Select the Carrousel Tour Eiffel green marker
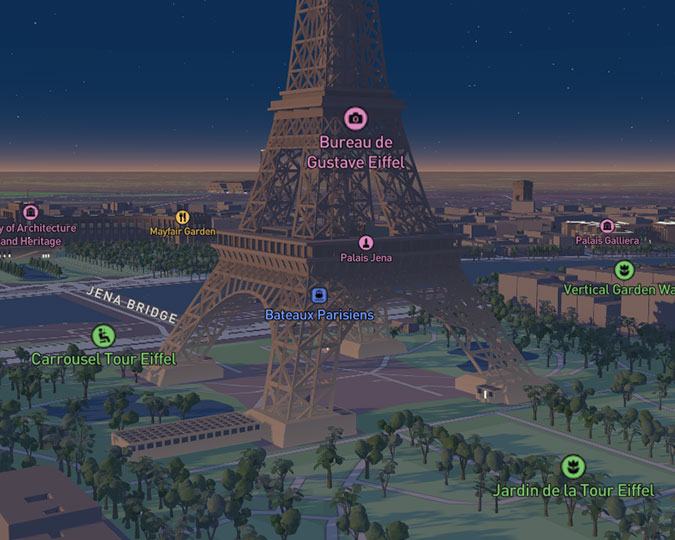 coord(103,336)
